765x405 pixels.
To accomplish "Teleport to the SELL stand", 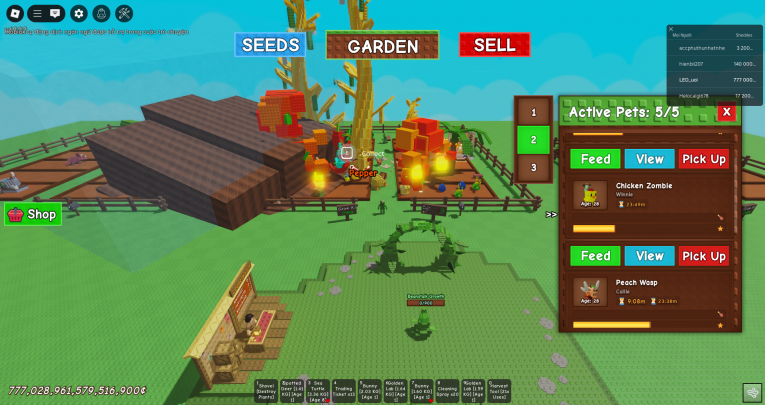I will pos(494,45).
